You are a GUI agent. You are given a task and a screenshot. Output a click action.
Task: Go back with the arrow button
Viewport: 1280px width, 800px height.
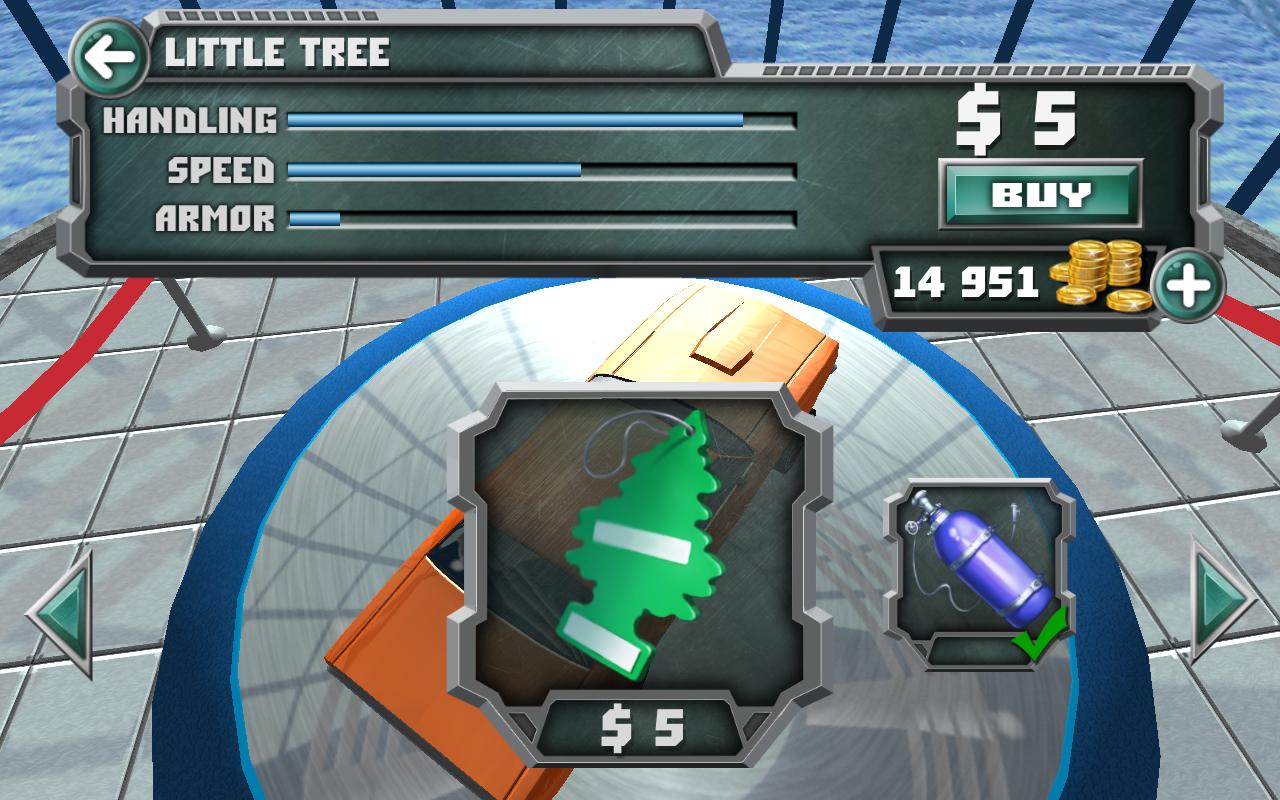[x=109, y=57]
